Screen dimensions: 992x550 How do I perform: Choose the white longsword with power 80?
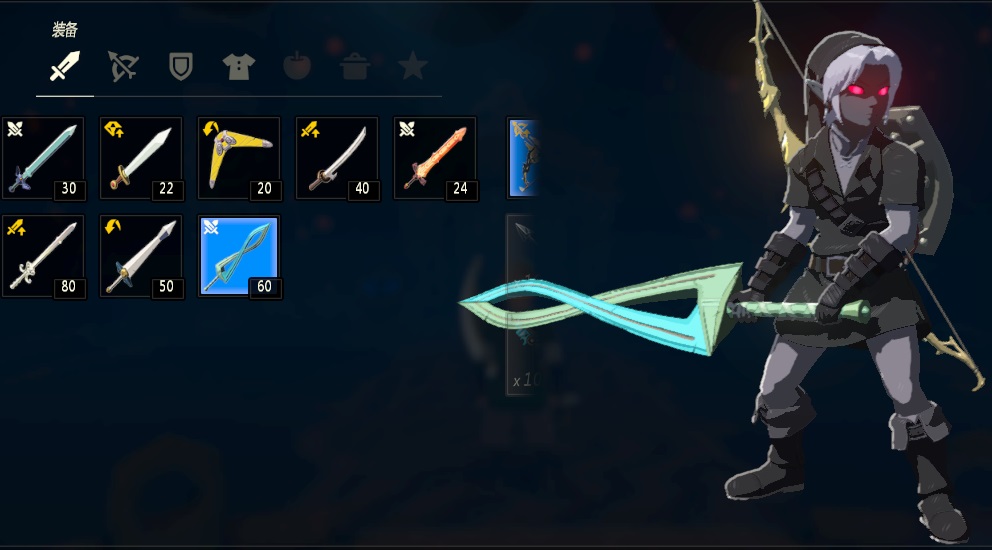pyautogui.click(x=43, y=256)
